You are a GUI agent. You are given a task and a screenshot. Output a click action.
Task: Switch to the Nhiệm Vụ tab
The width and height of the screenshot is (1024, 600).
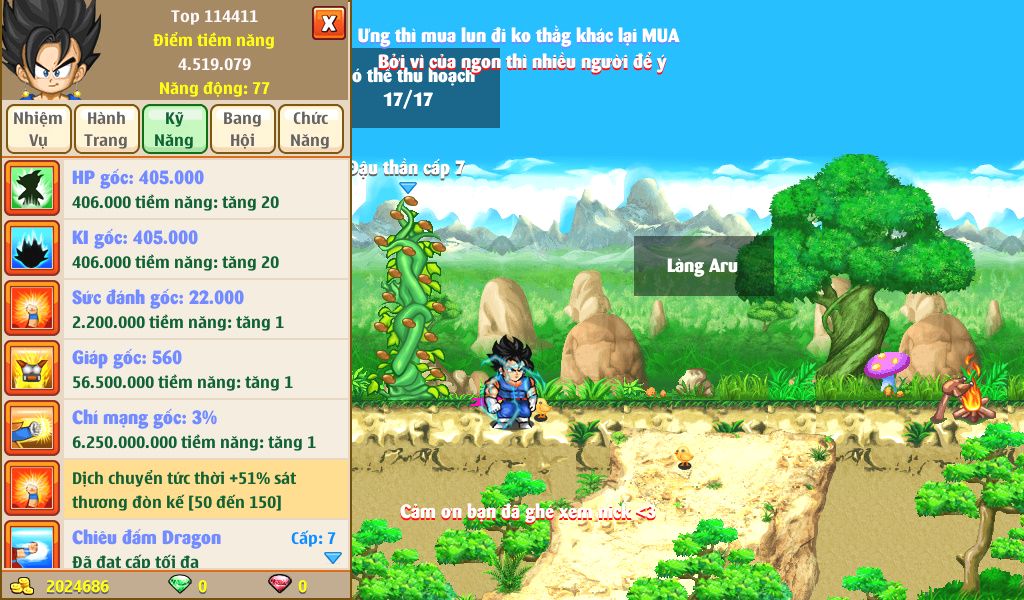coord(38,129)
